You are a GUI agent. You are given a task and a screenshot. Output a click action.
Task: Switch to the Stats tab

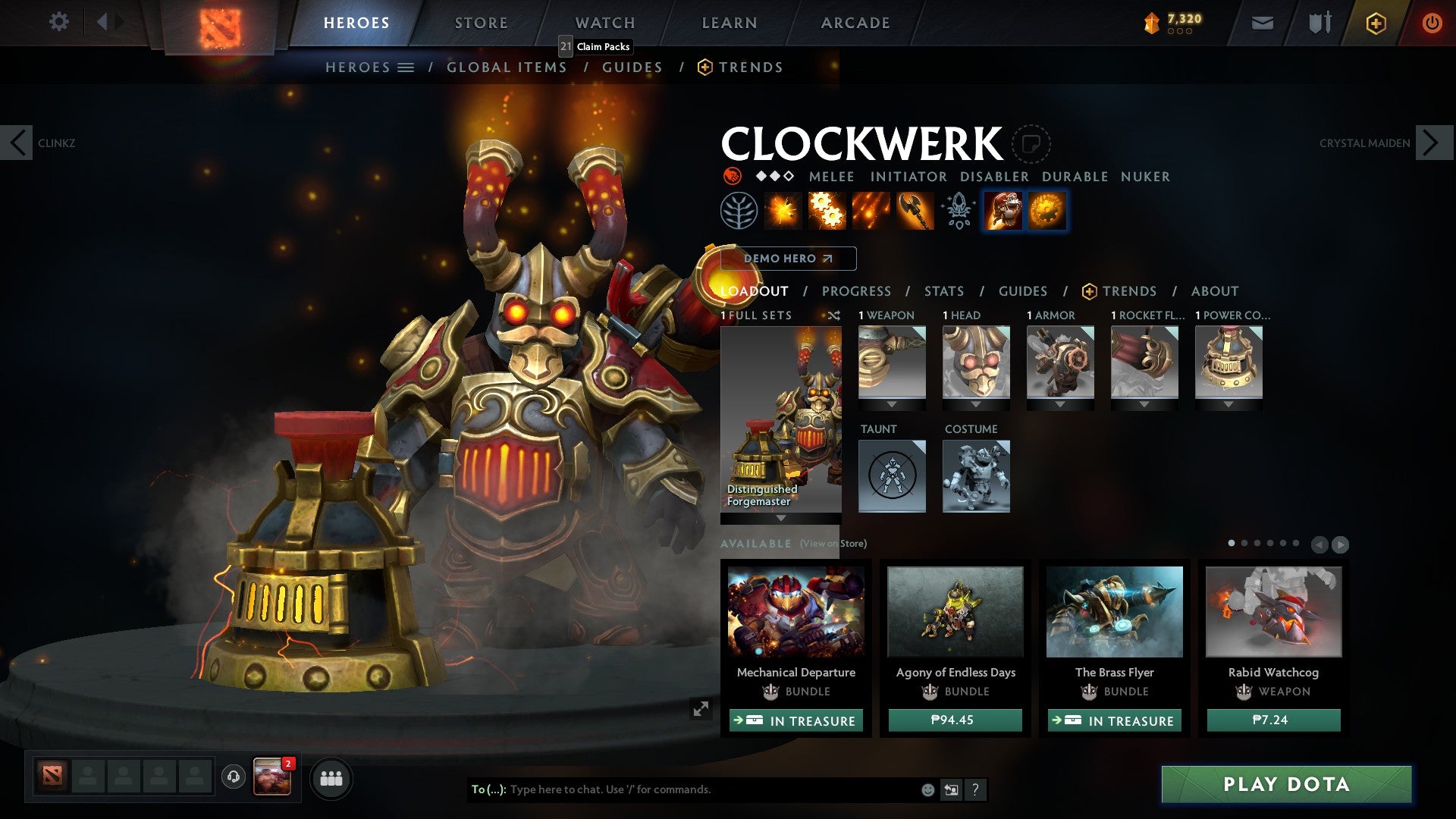click(944, 291)
